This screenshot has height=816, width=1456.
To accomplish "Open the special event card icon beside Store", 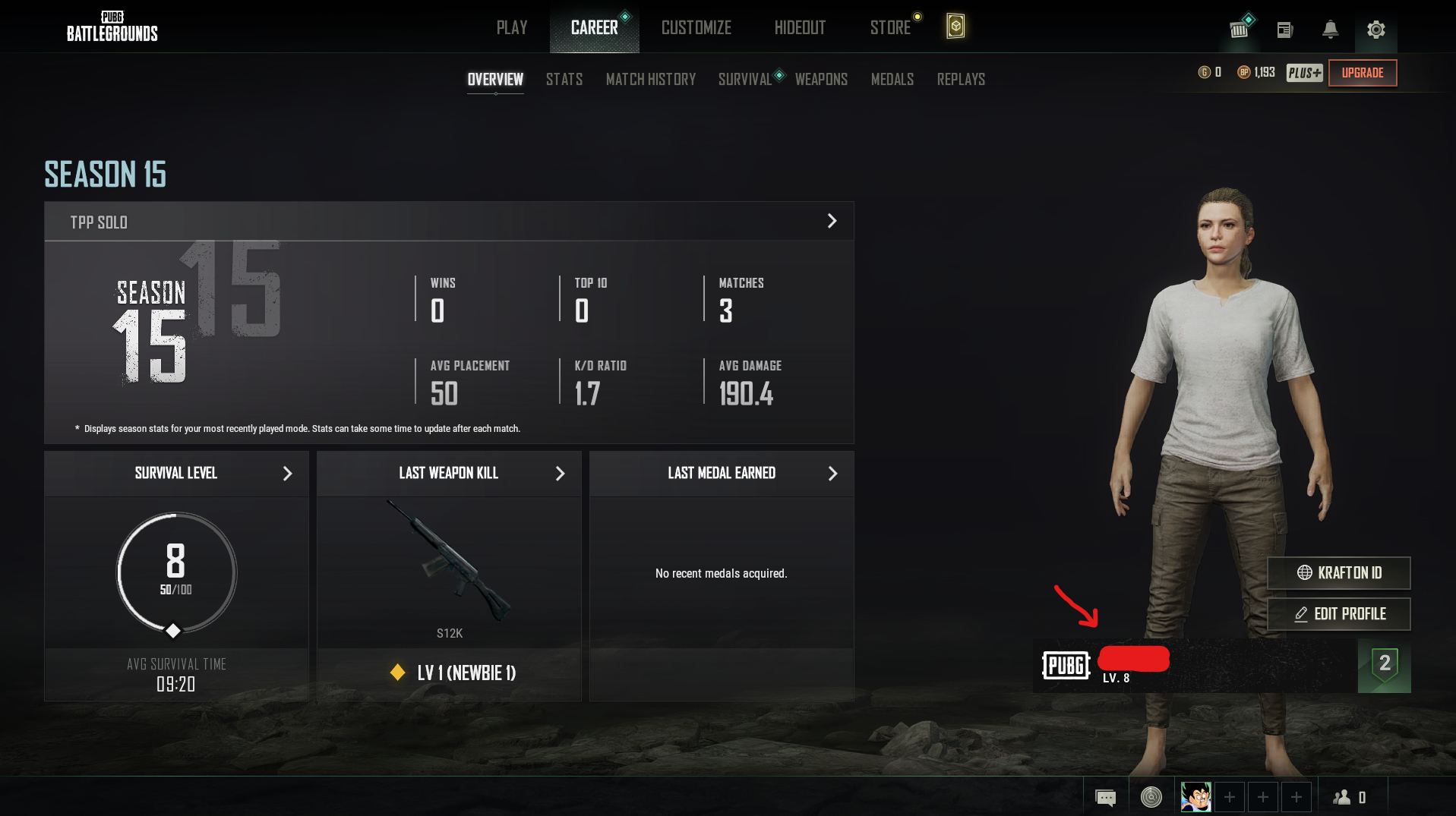I will pos(955,27).
